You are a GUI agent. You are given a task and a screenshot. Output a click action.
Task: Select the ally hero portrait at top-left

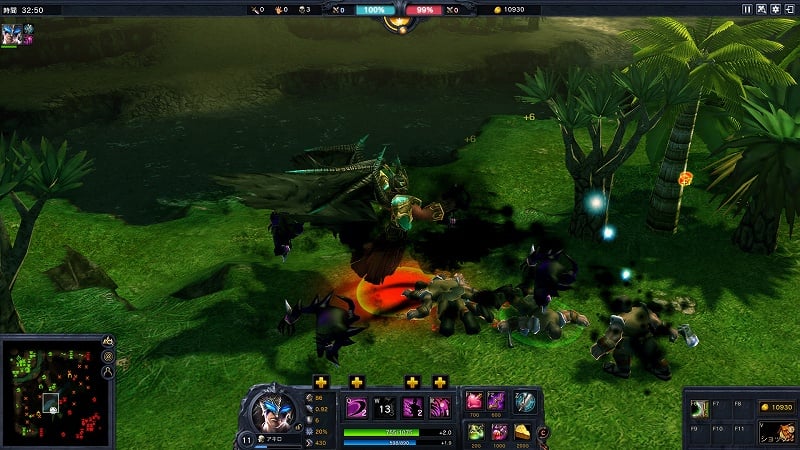[x=12, y=32]
